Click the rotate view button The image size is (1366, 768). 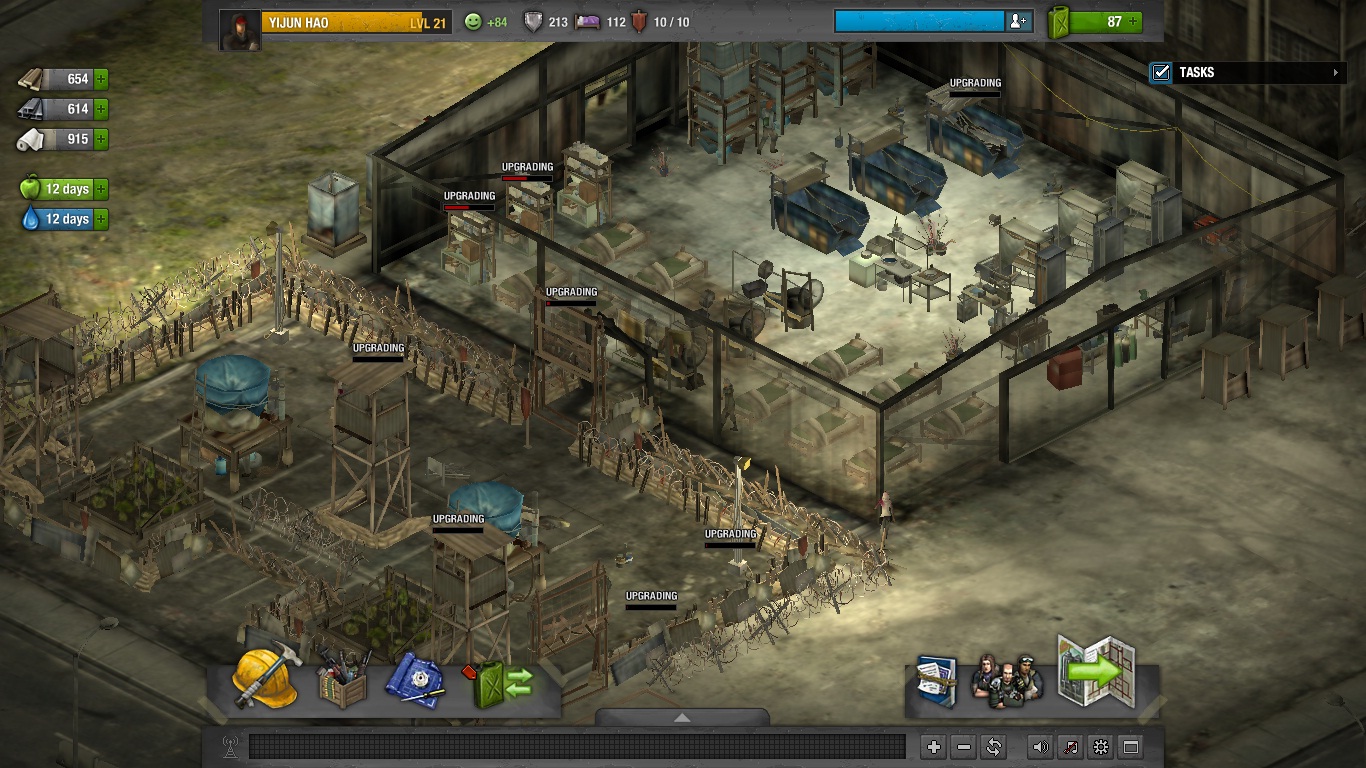[994, 747]
